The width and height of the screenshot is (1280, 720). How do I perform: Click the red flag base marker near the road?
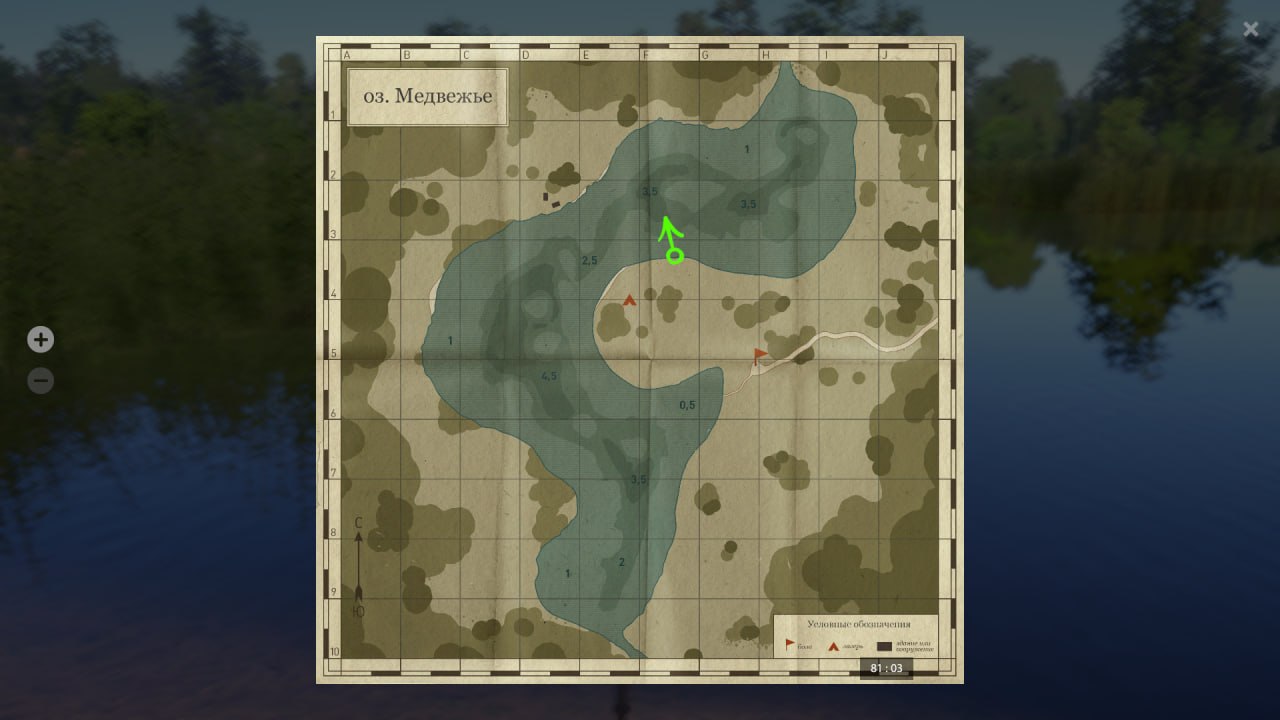pyautogui.click(x=758, y=352)
